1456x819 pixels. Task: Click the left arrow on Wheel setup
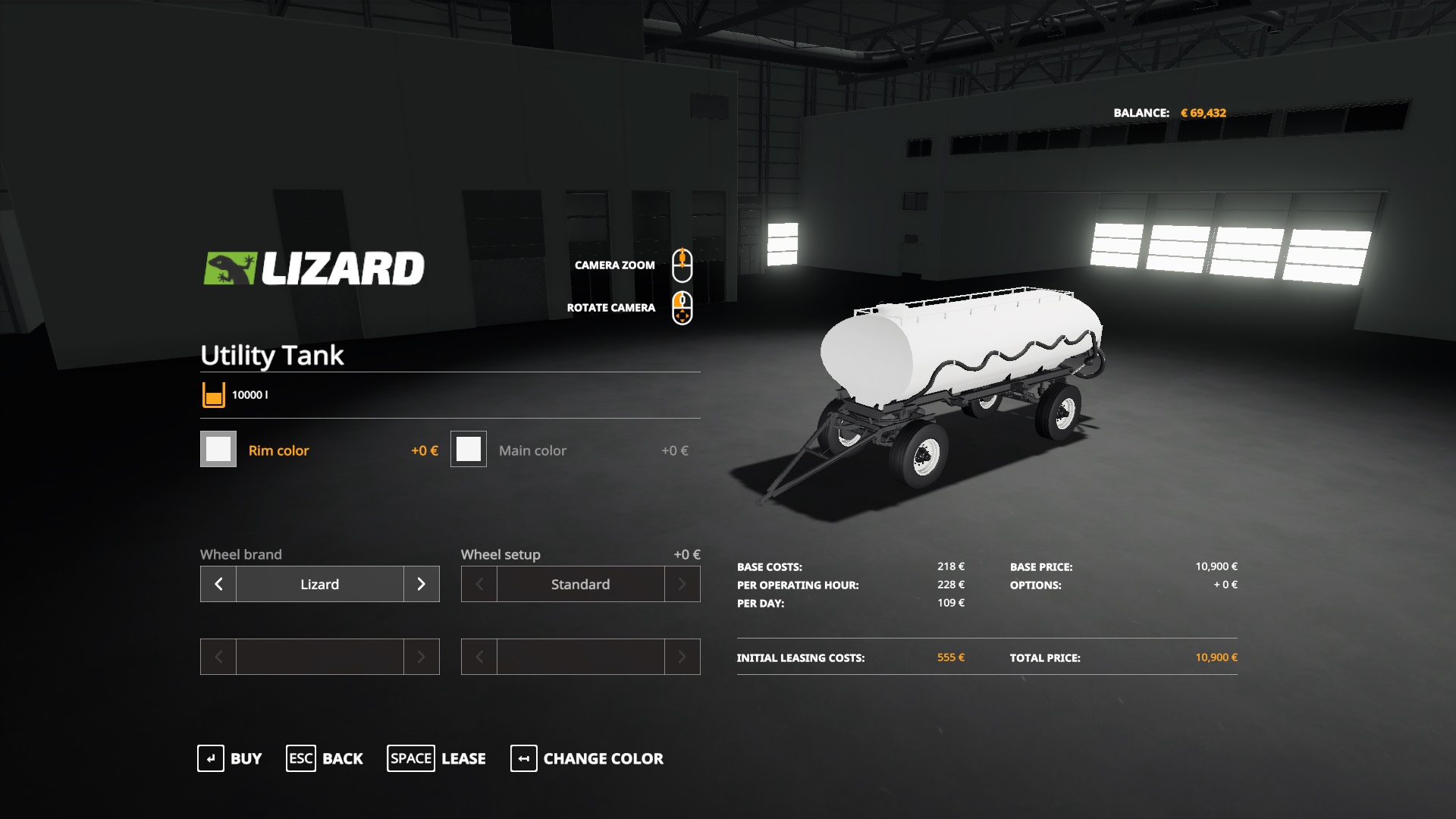click(479, 584)
